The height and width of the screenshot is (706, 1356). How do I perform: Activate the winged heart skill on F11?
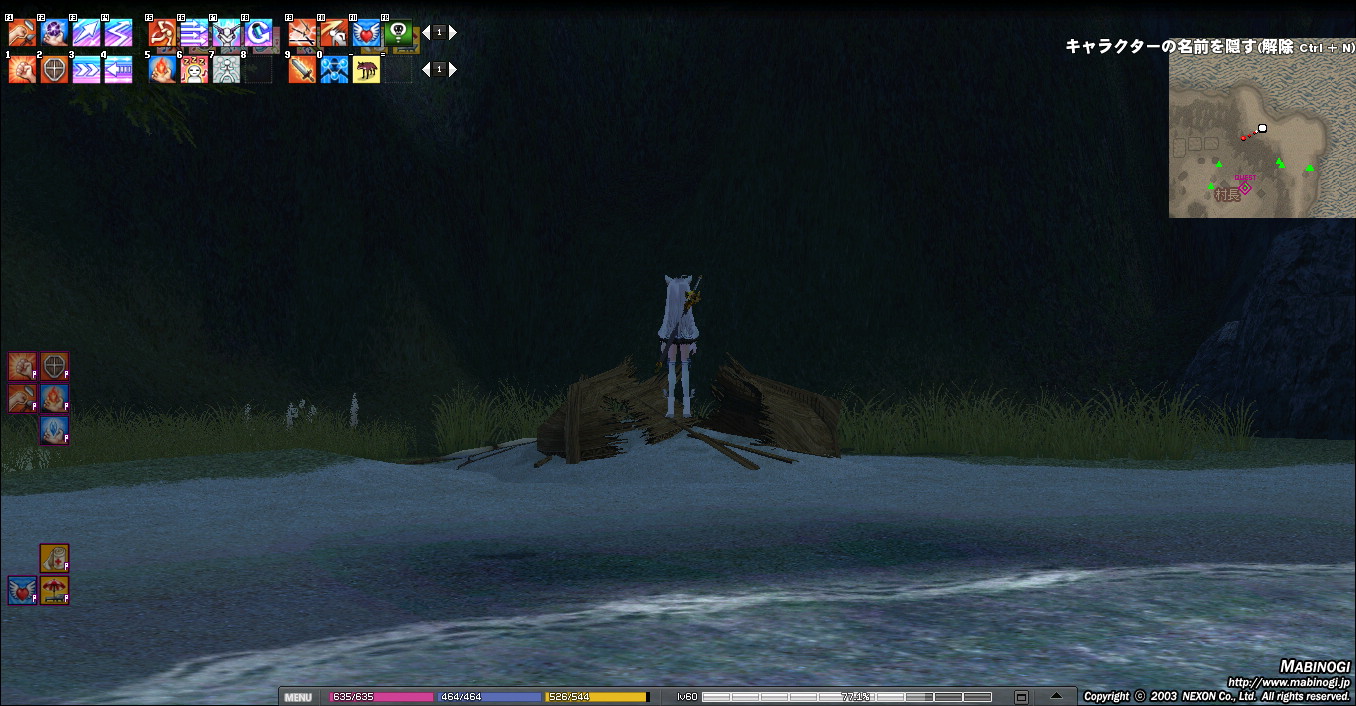click(x=367, y=33)
